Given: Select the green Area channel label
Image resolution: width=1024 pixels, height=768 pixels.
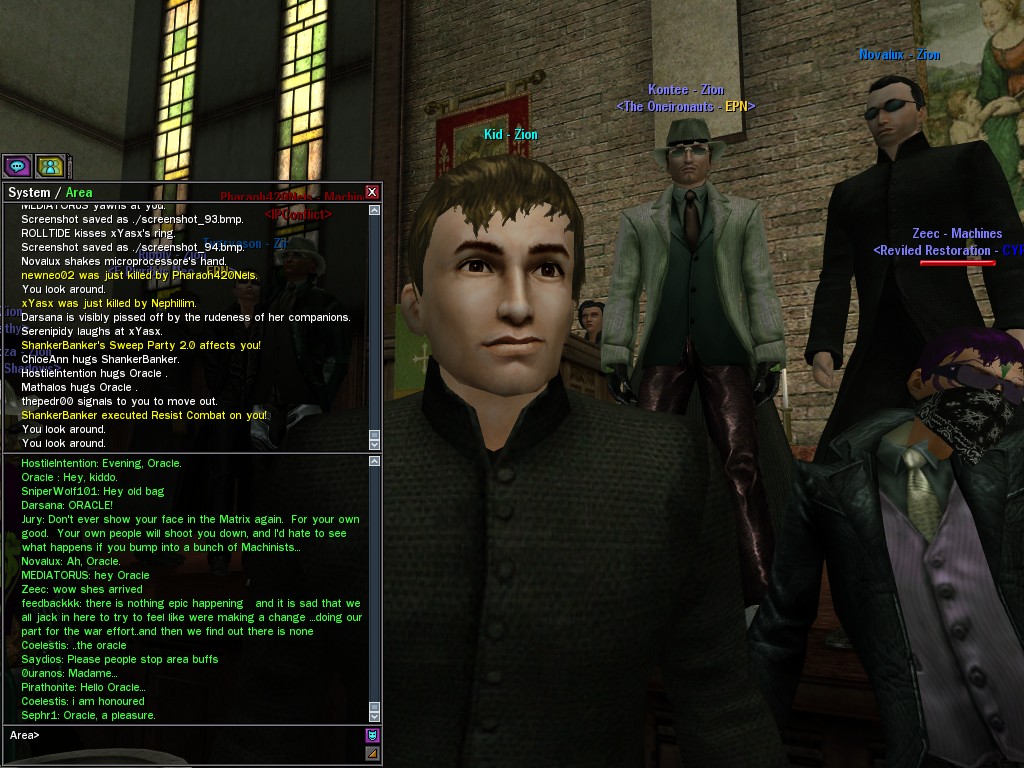Looking at the screenshot, I should [x=79, y=193].
